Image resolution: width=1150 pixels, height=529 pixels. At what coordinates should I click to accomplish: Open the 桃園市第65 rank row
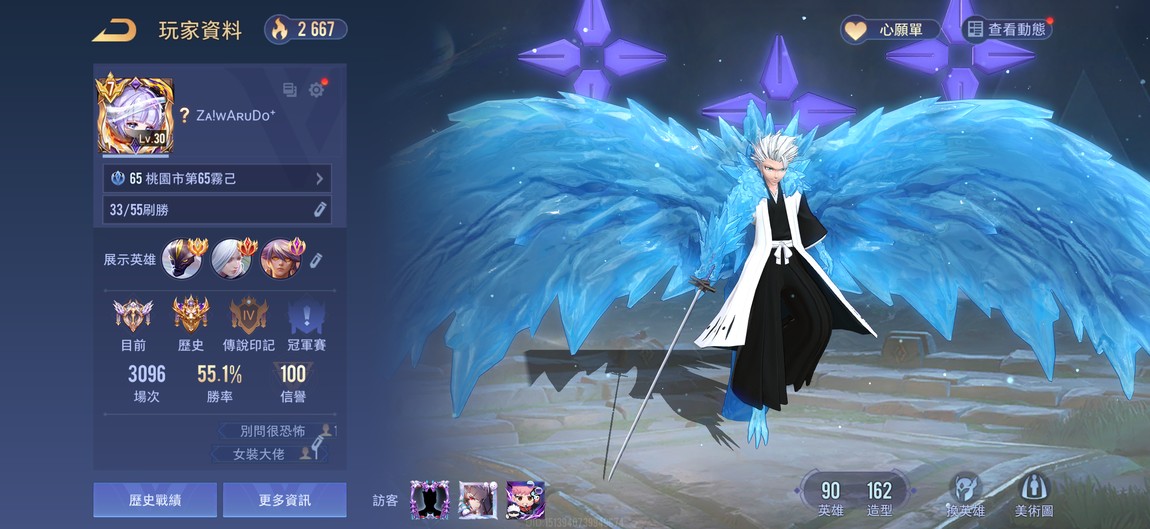[217, 179]
